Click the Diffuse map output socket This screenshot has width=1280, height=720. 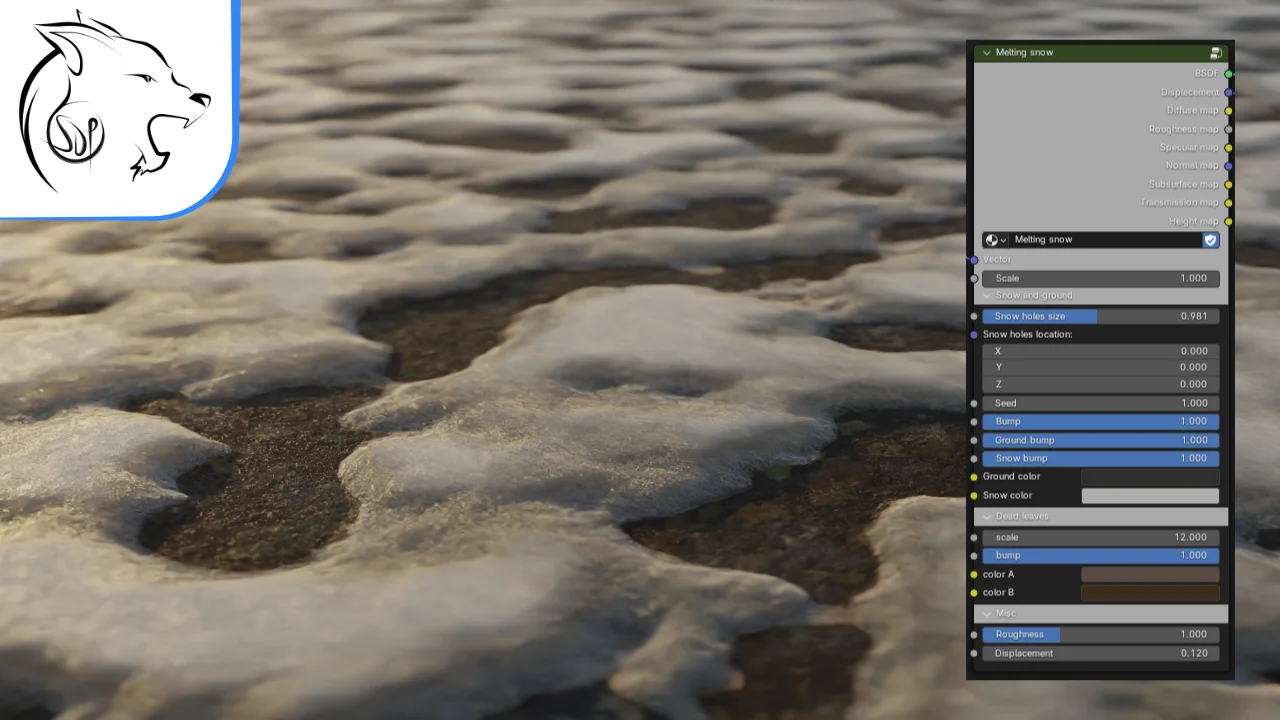(x=1229, y=110)
